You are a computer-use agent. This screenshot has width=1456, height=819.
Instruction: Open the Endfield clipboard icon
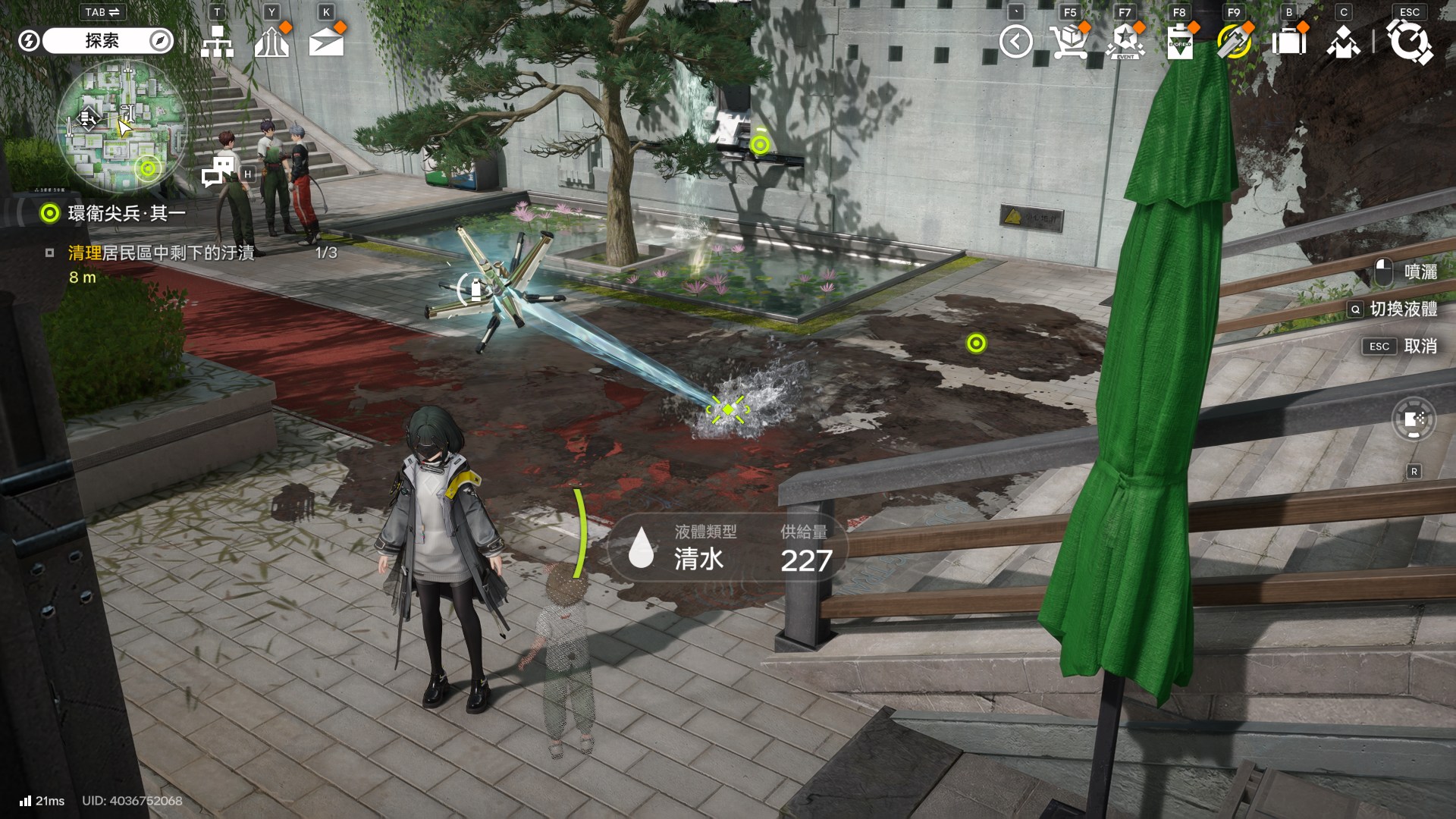point(1179,42)
